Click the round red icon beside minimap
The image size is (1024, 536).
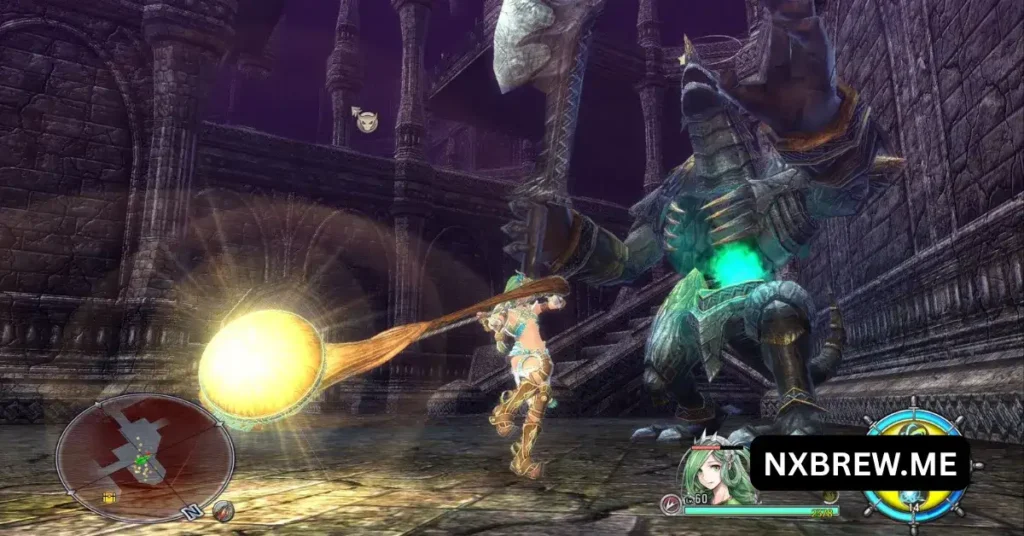224,511
